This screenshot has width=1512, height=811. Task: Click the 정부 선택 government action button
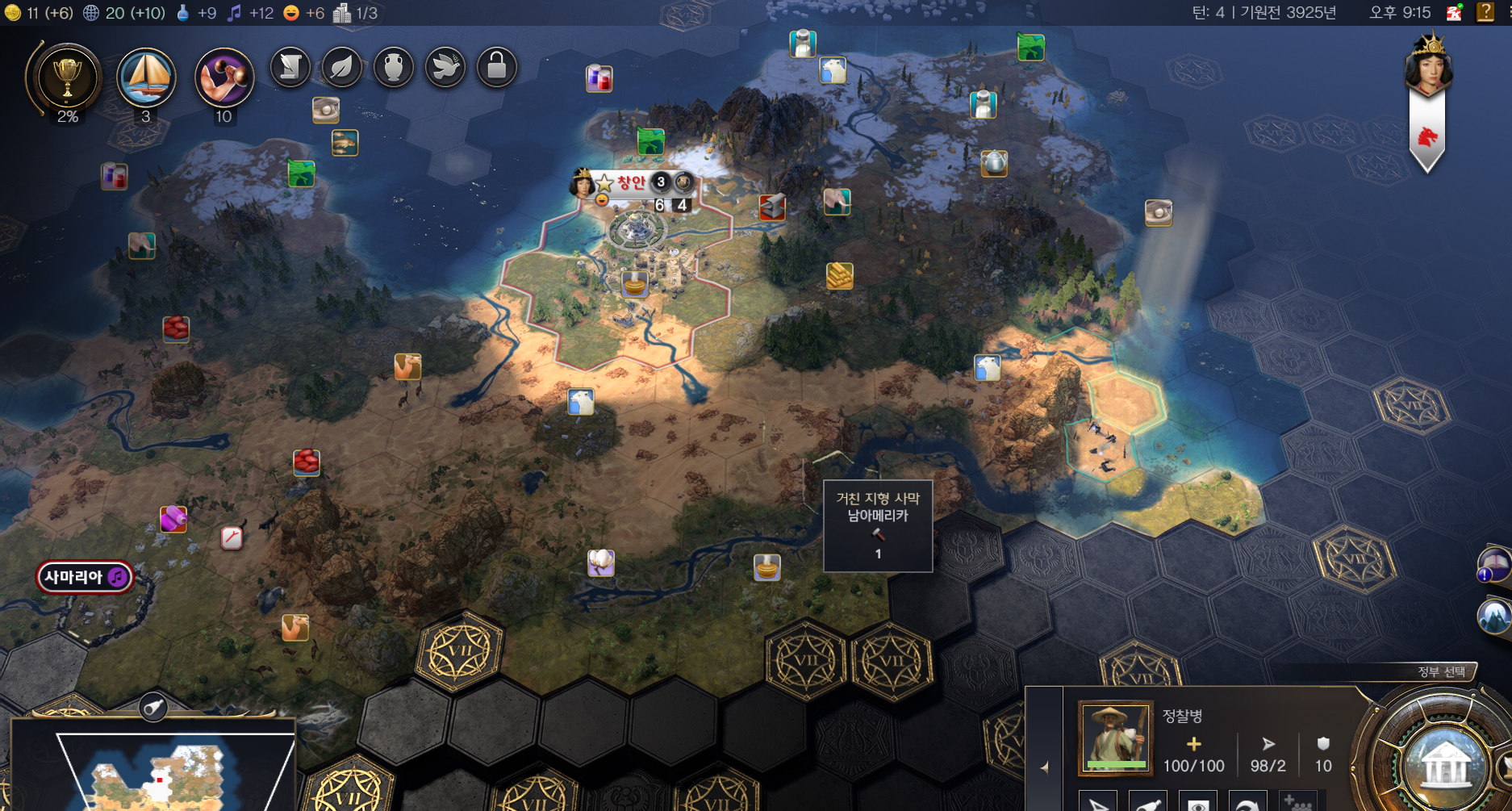pyautogui.click(x=1444, y=763)
